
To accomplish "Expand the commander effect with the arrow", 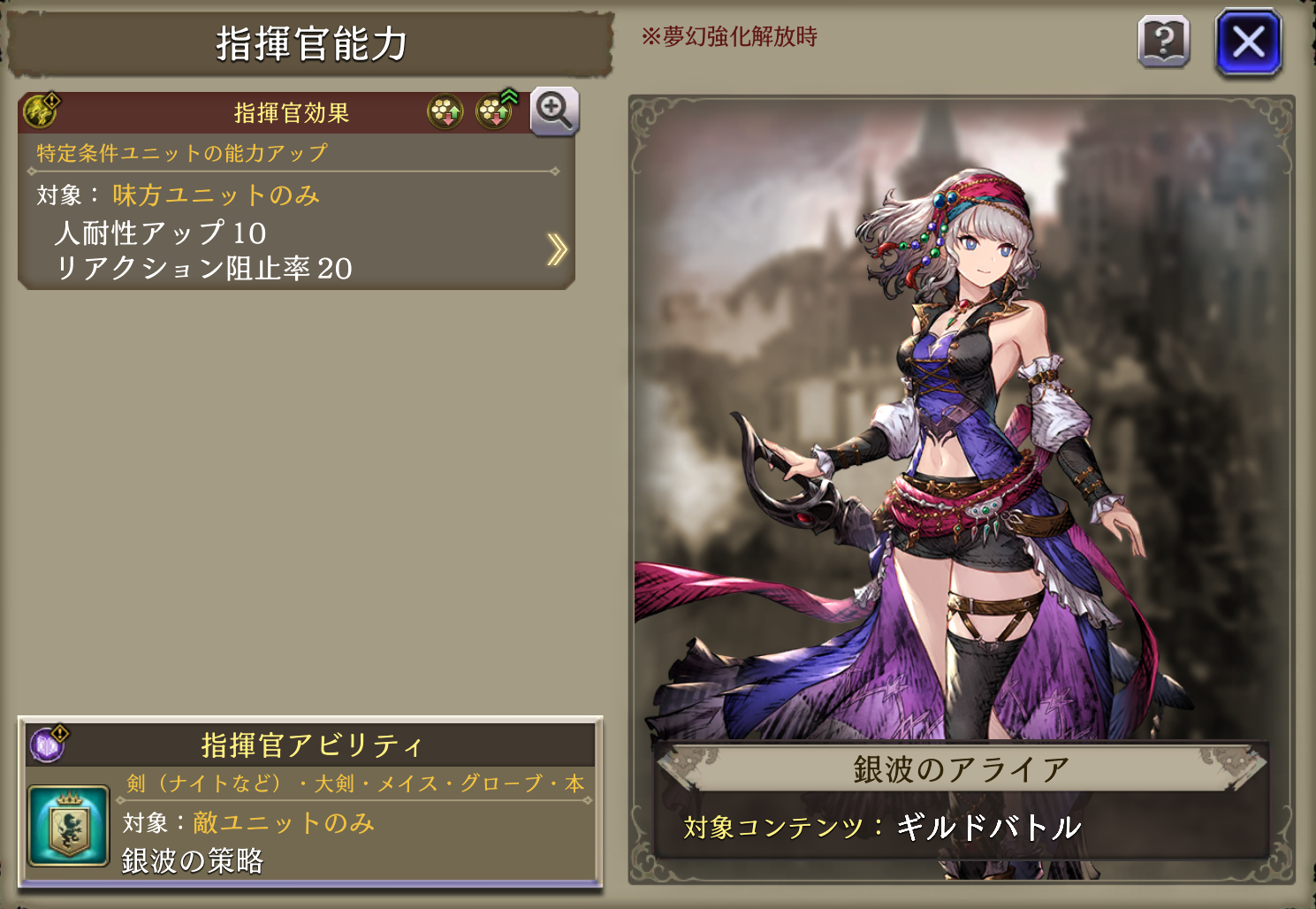I will [556, 250].
